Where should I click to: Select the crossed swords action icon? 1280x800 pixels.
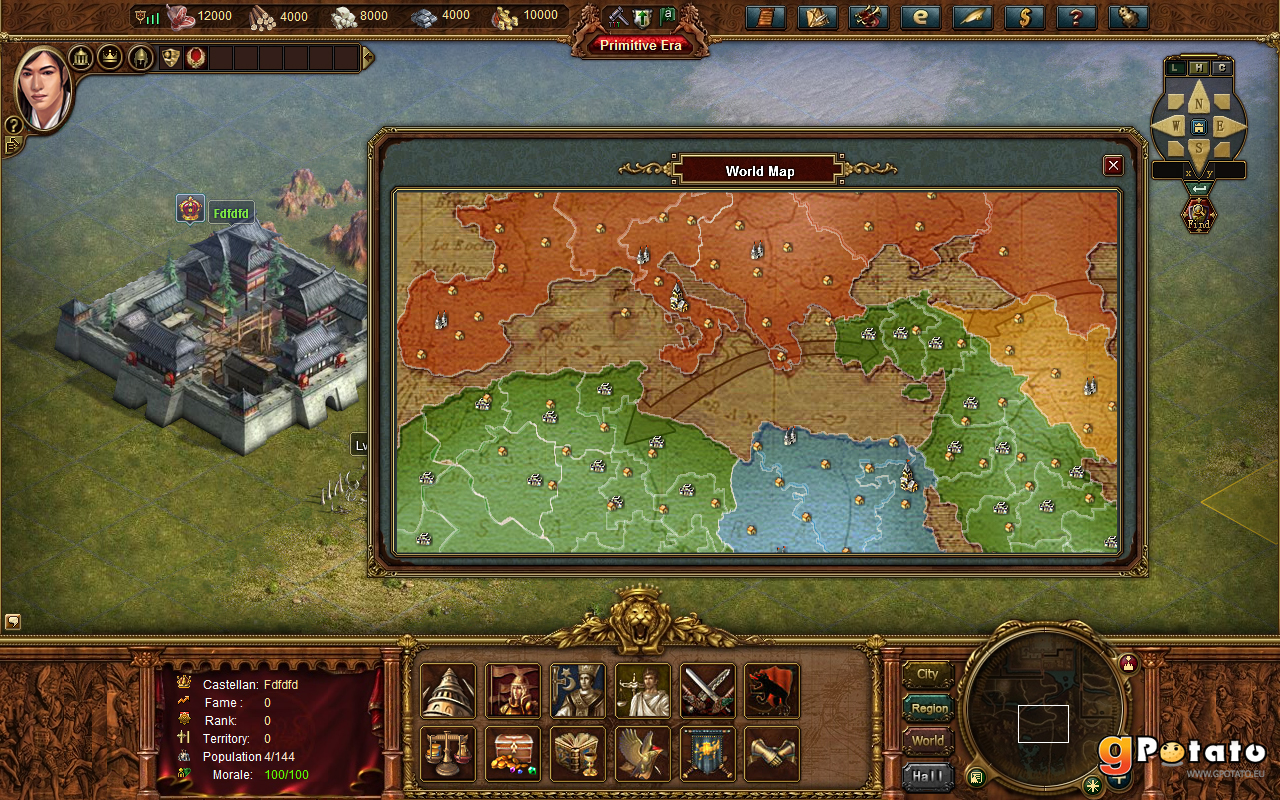707,690
